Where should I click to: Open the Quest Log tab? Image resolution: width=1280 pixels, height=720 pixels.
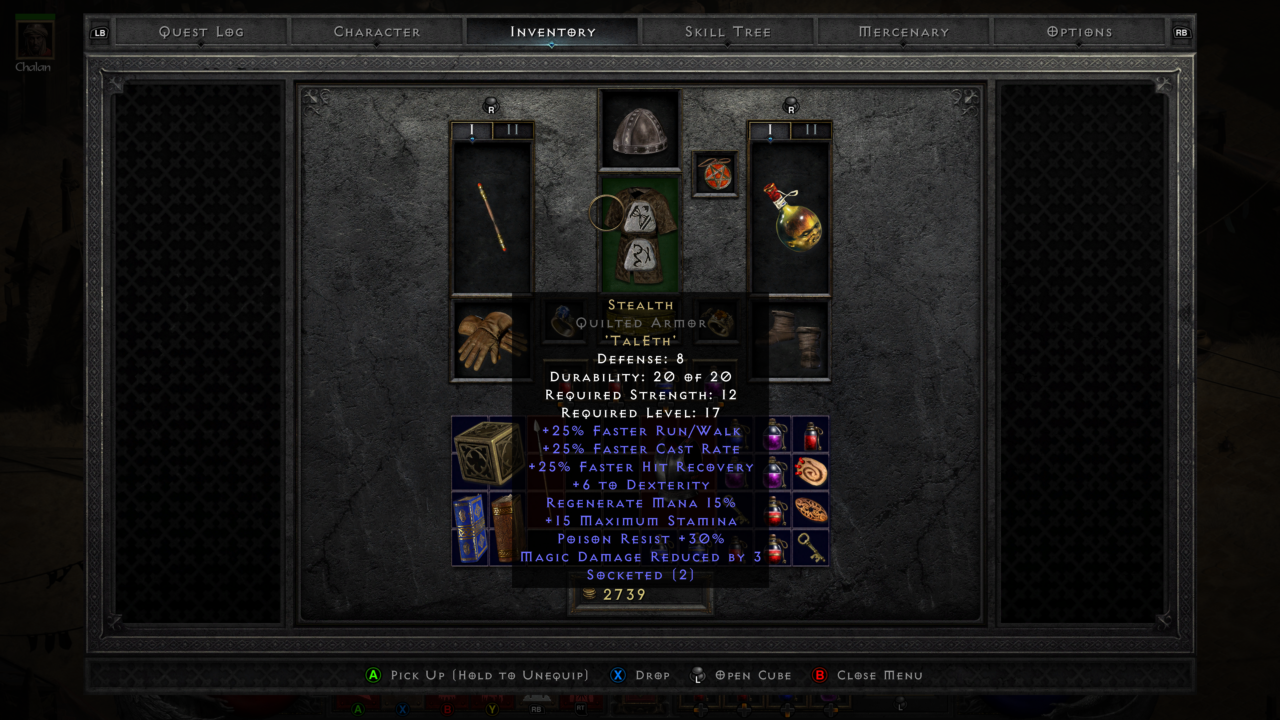click(201, 32)
